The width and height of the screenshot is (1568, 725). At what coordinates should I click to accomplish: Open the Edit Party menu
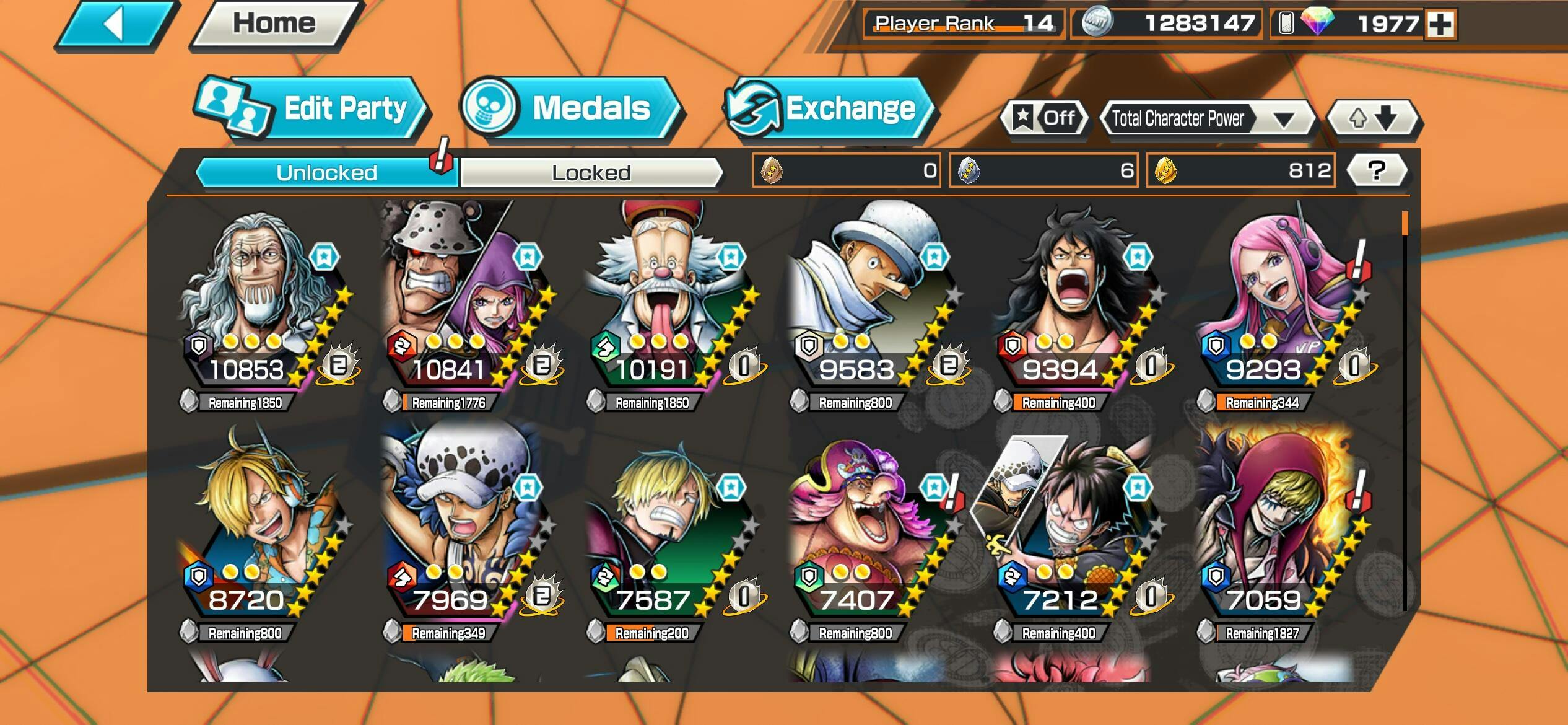click(x=313, y=108)
